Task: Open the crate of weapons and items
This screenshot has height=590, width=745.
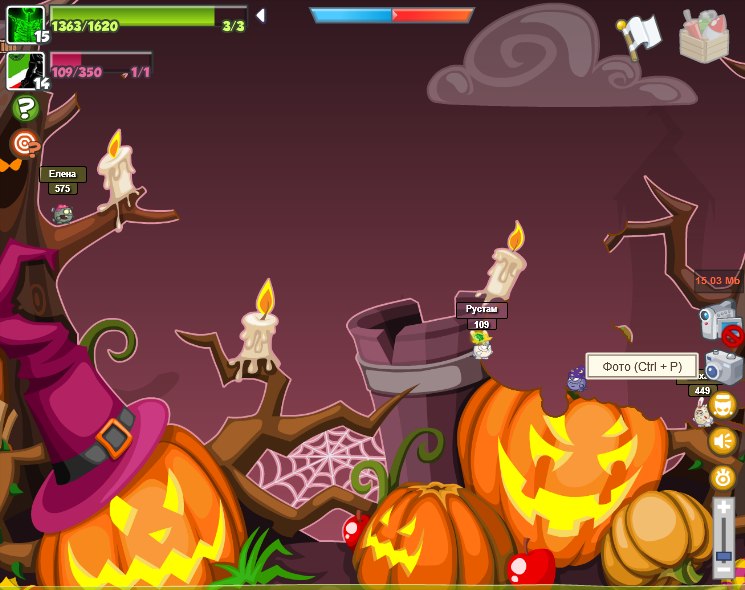Action: point(704,36)
